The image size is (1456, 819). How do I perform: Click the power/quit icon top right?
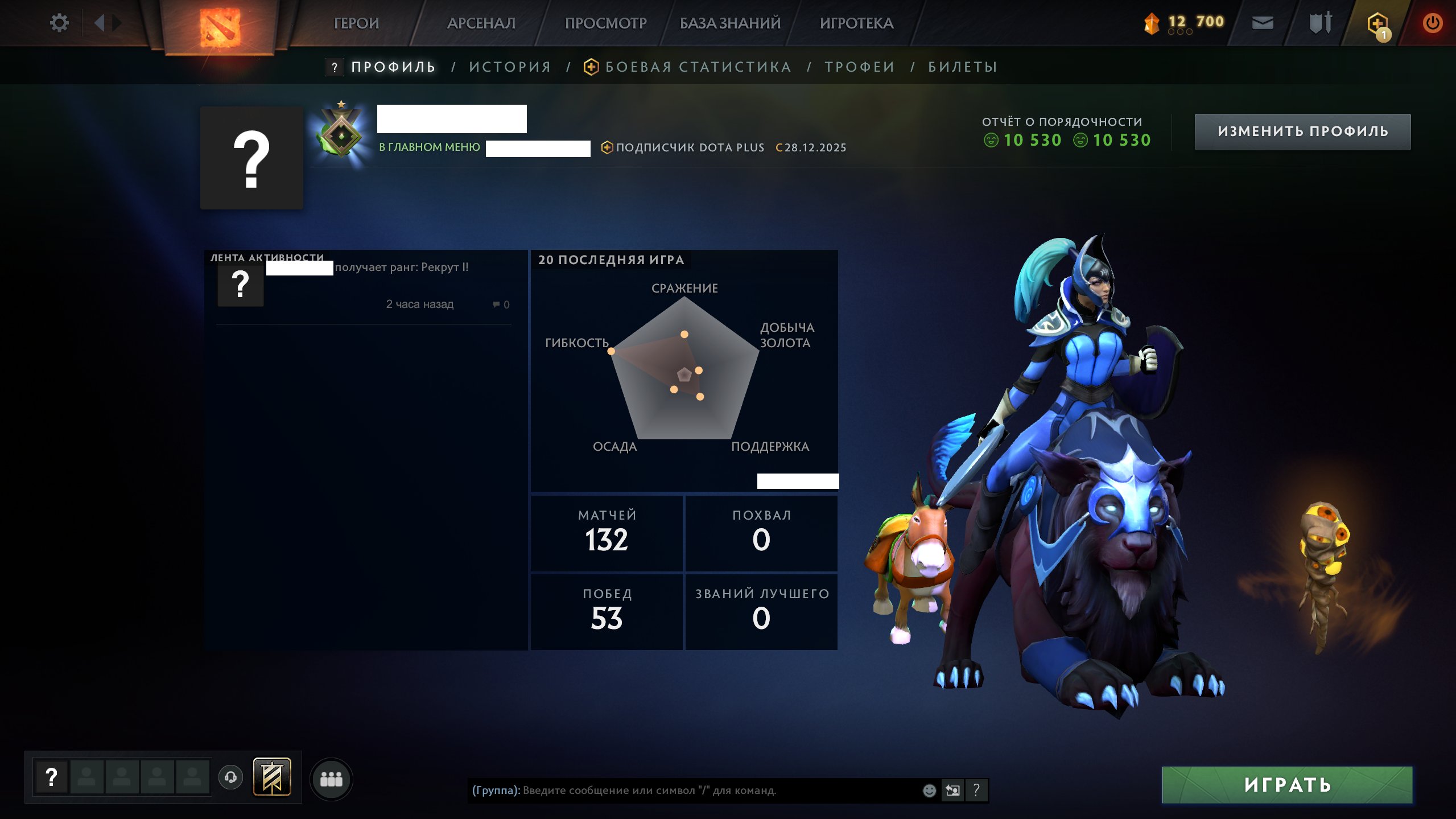pyautogui.click(x=1433, y=22)
